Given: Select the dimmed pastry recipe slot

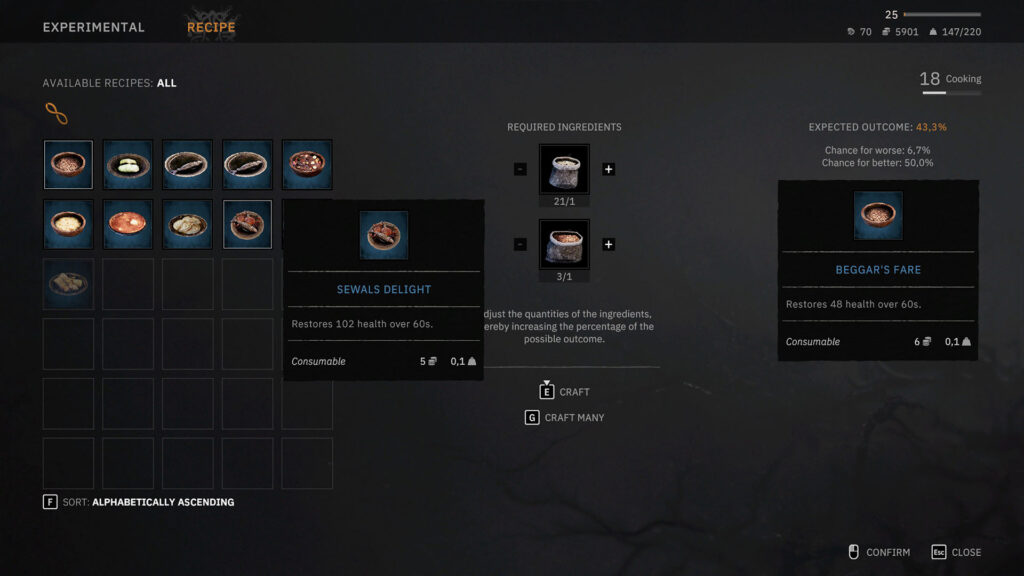Looking at the screenshot, I should (68, 284).
